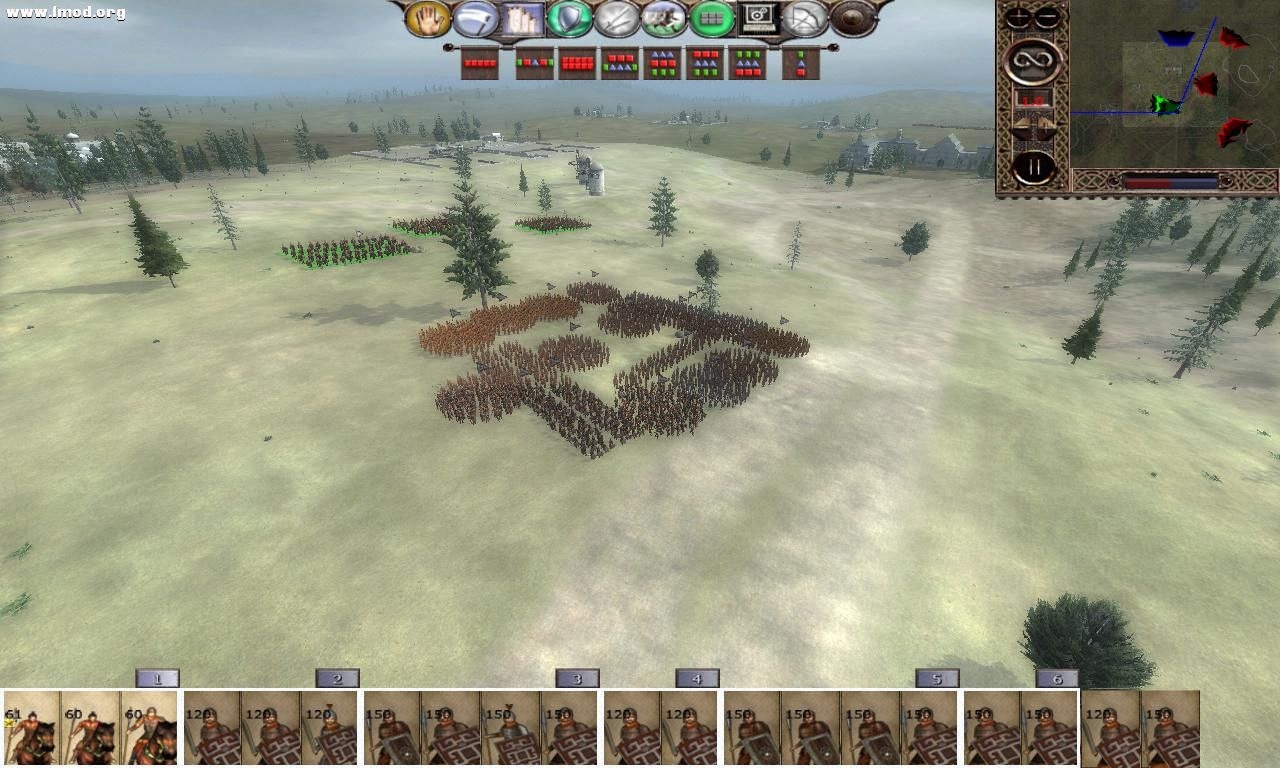The width and height of the screenshot is (1280, 768).
Task: Toggle unlimited time with the infinity symbol
Action: 1032,60
